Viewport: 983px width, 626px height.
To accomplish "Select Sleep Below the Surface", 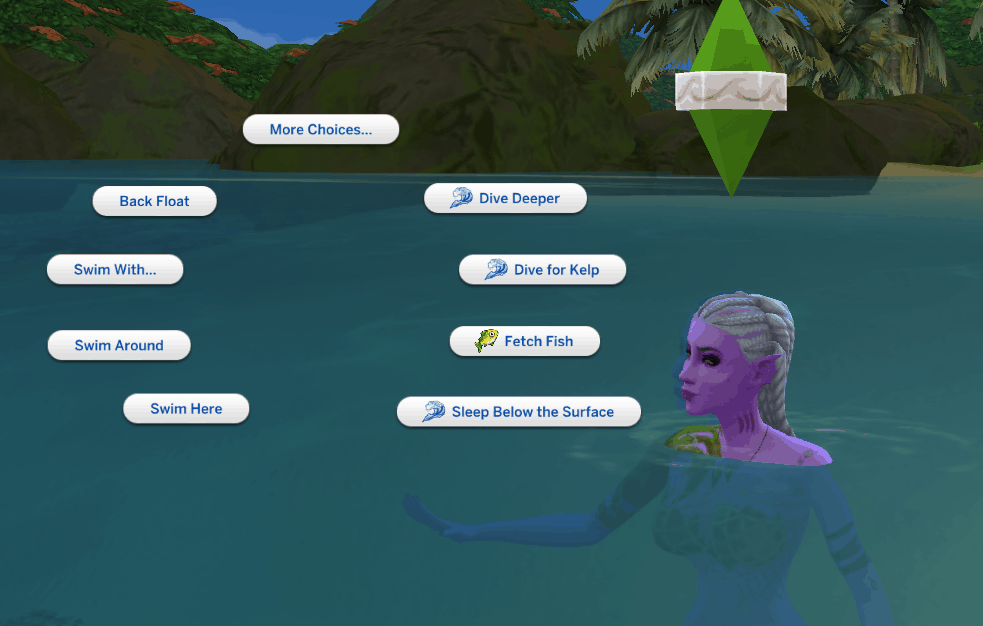I will point(519,412).
